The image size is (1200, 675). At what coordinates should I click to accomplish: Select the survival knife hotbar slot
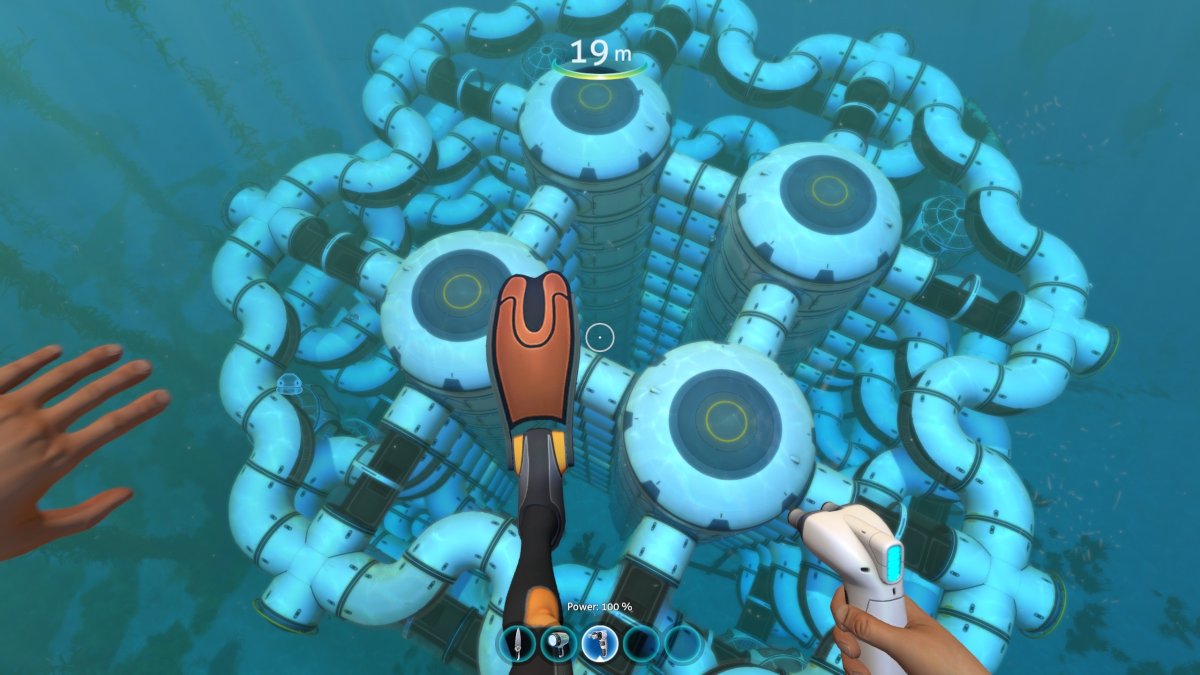[517, 642]
